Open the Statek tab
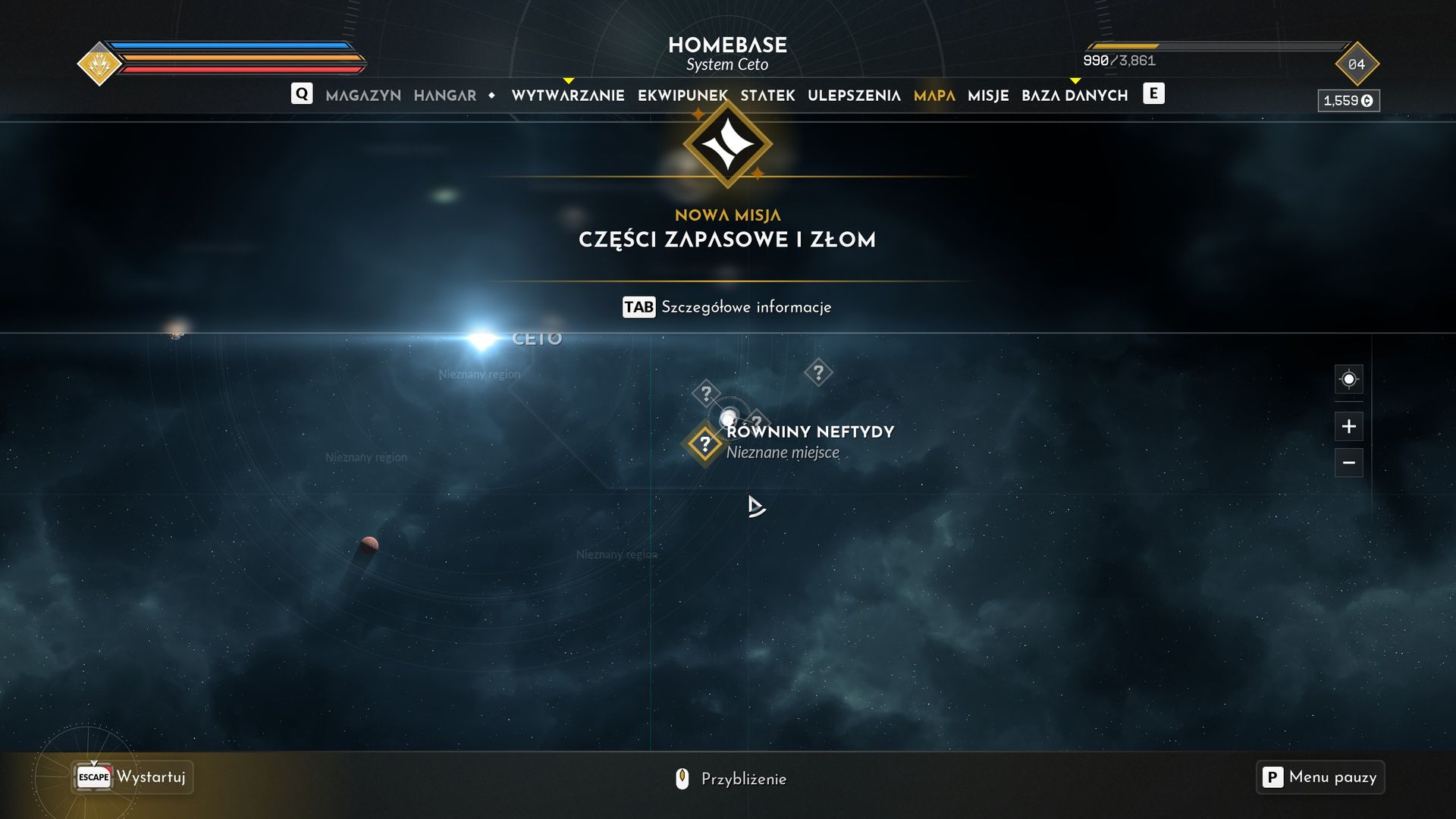 coord(767,96)
